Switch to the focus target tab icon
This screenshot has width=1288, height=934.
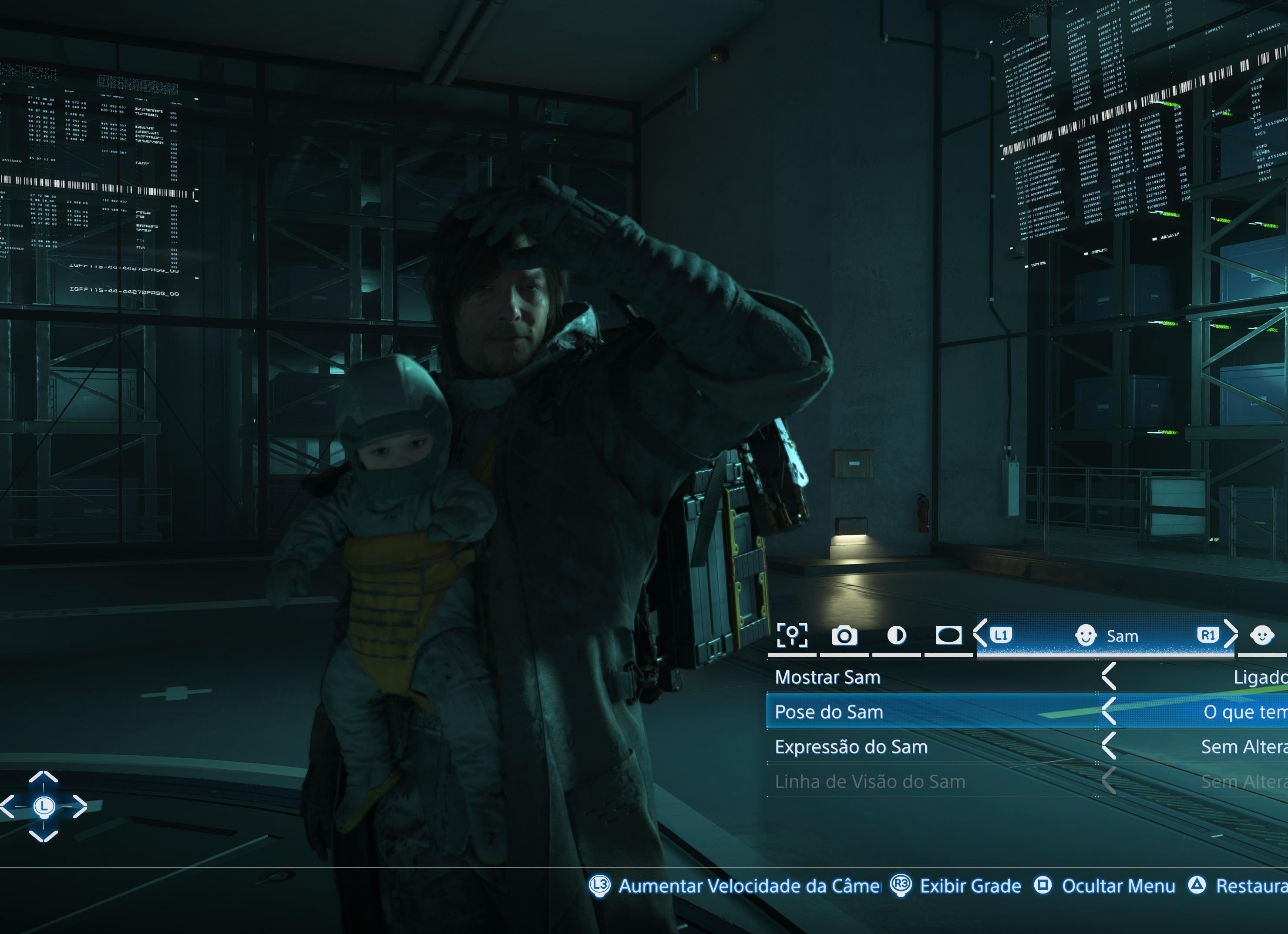pyautogui.click(x=792, y=635)
